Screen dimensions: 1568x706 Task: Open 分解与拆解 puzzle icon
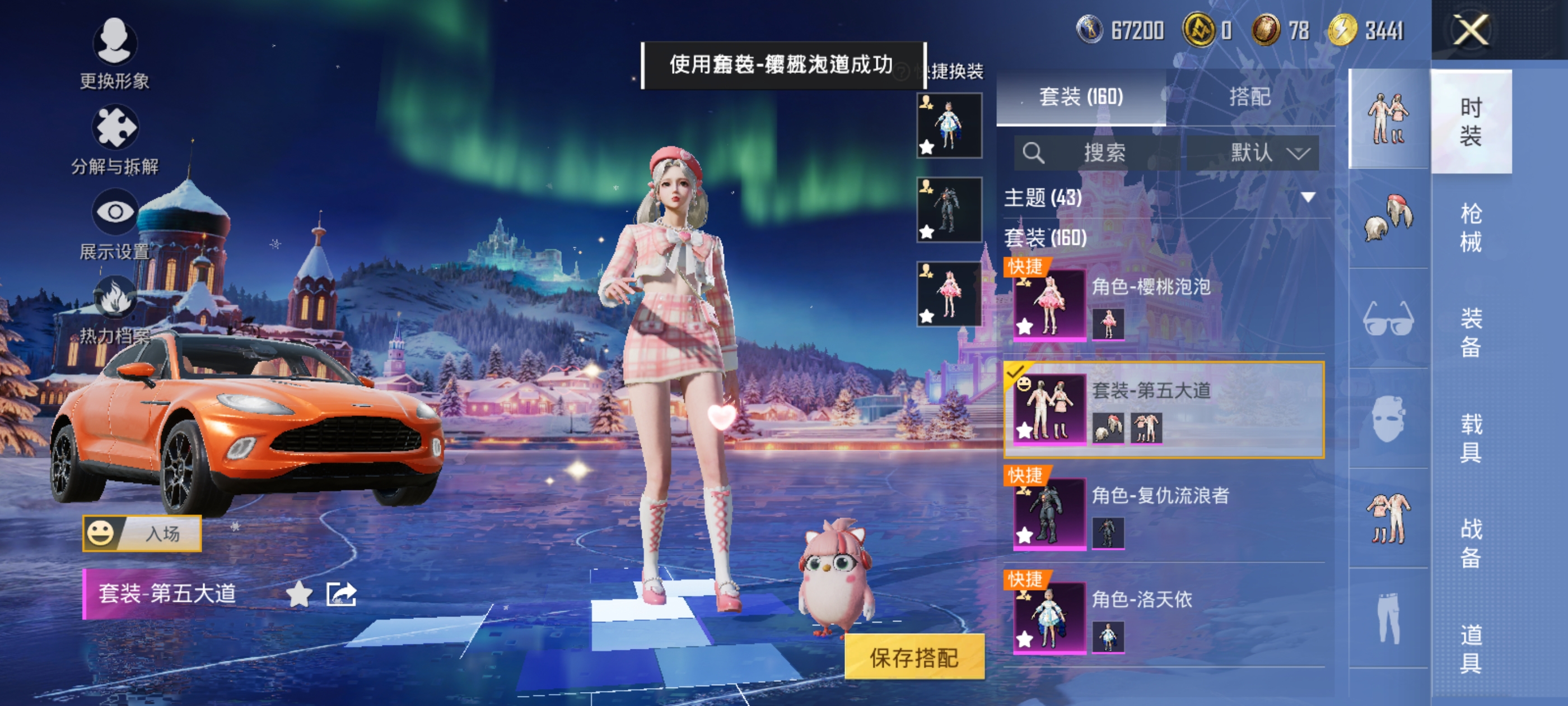(x=114, y=128)
